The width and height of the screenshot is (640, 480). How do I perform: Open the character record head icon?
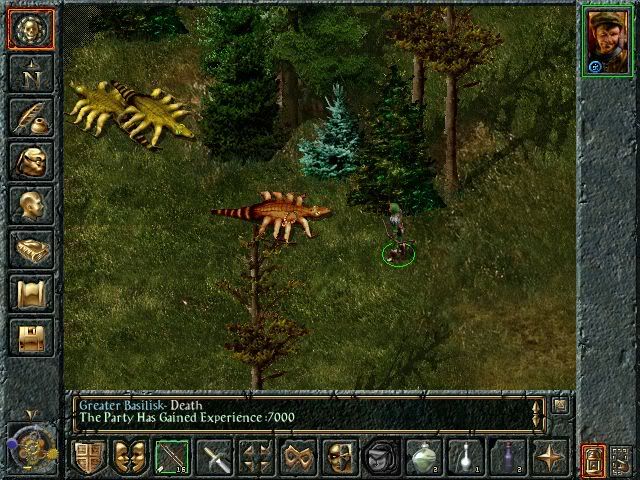[x=29, y=205]
